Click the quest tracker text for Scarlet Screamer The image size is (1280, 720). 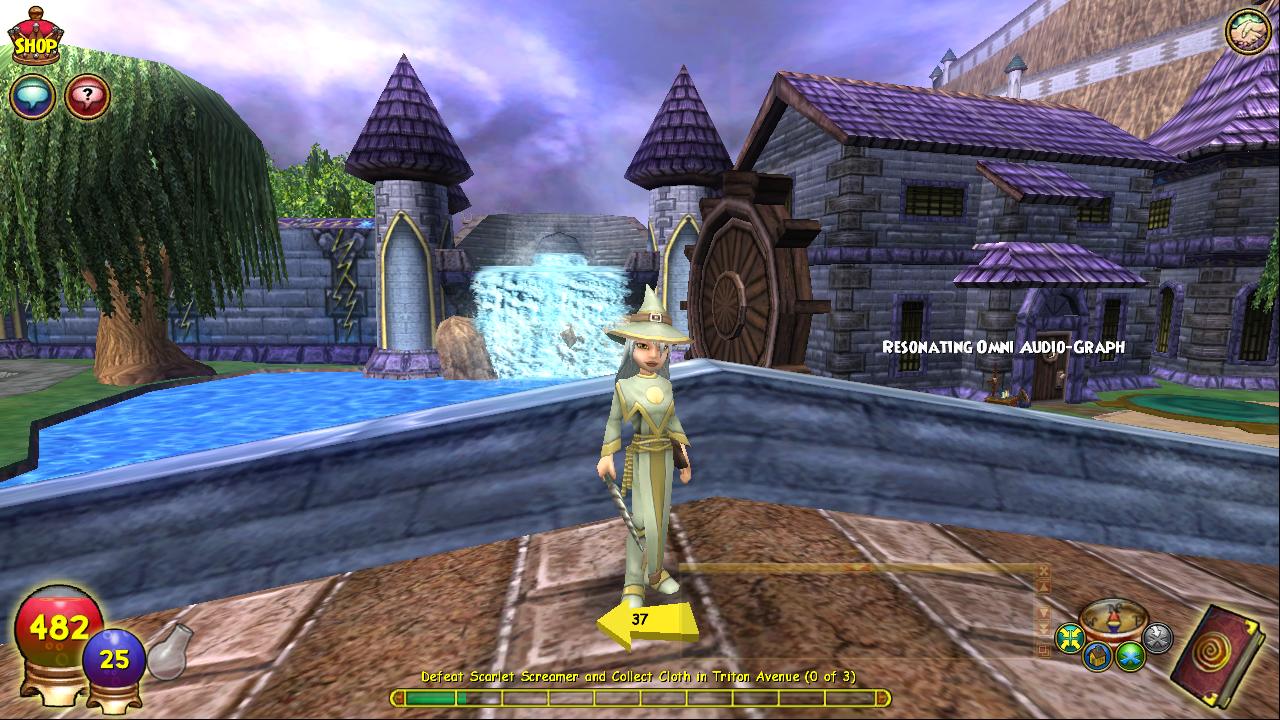pos(638,677)
